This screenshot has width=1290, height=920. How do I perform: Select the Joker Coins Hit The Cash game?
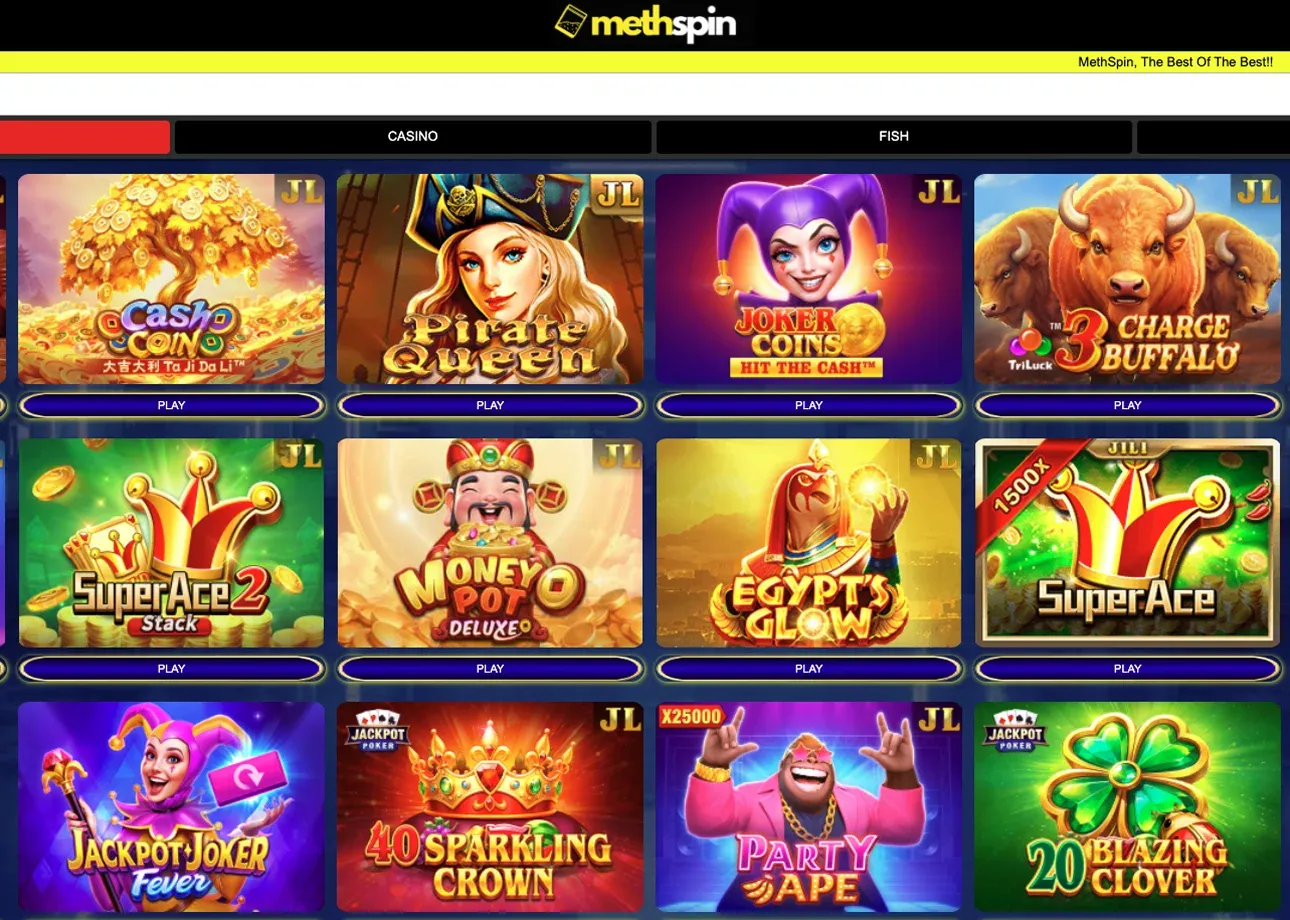(808, 279)
